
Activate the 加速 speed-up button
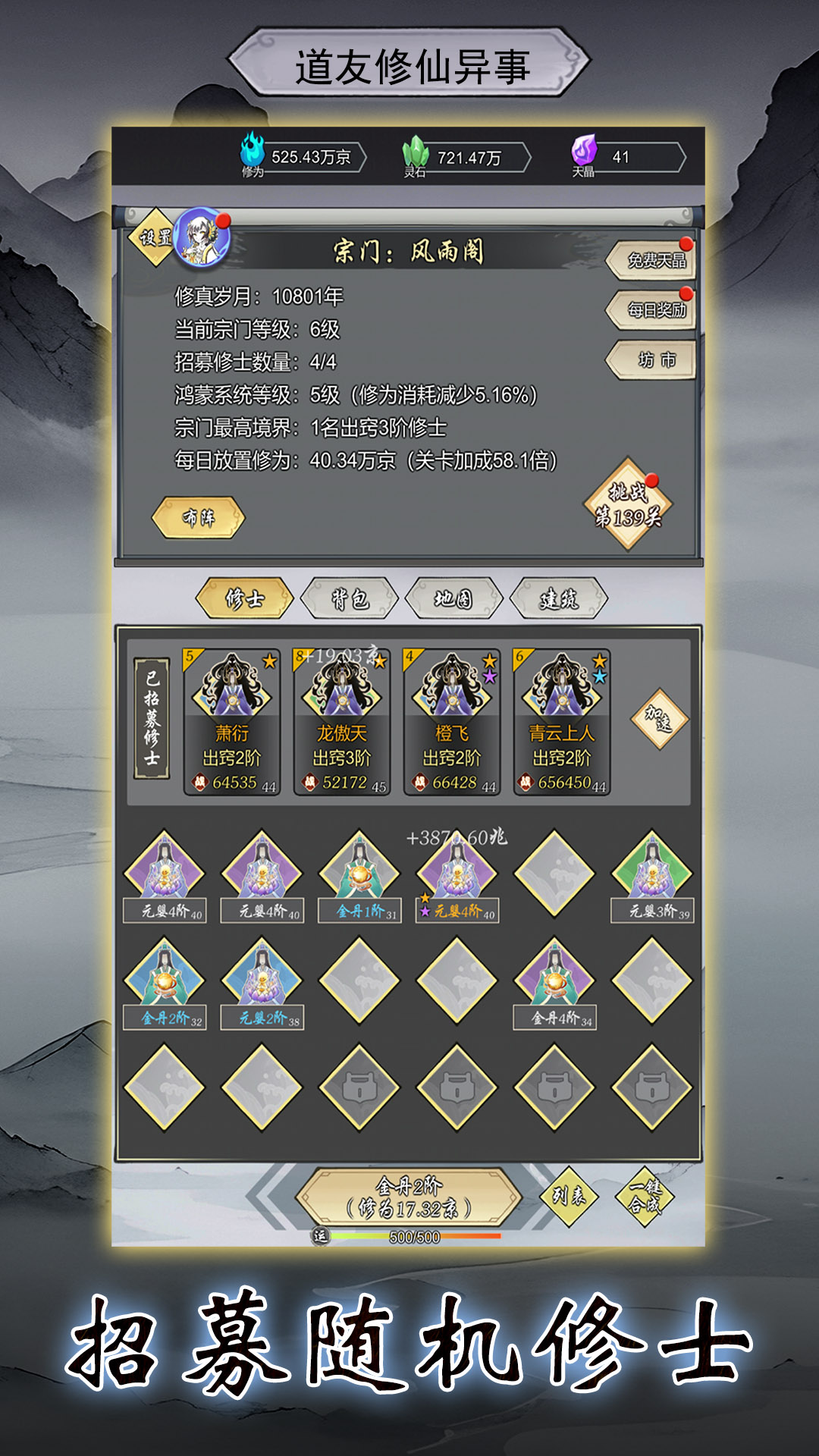[659, 719]
